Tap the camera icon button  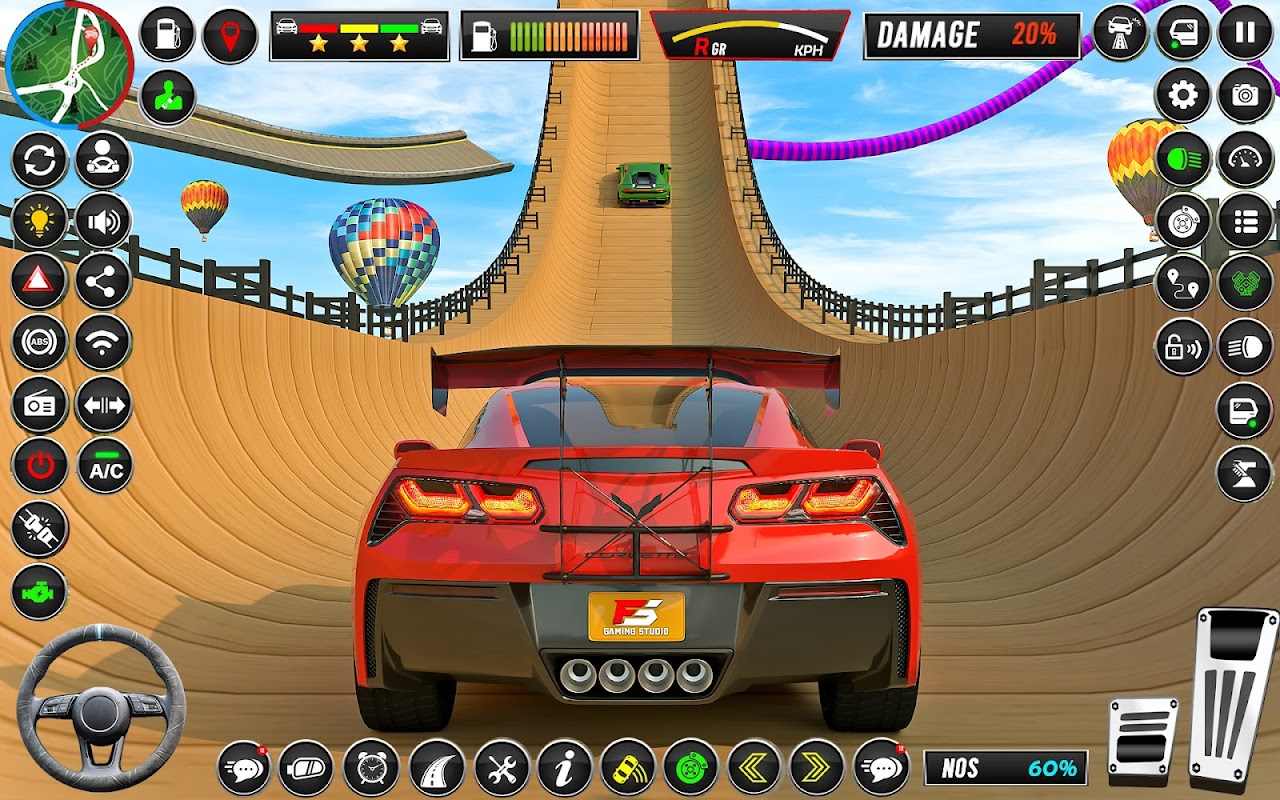click(1245, 96)
